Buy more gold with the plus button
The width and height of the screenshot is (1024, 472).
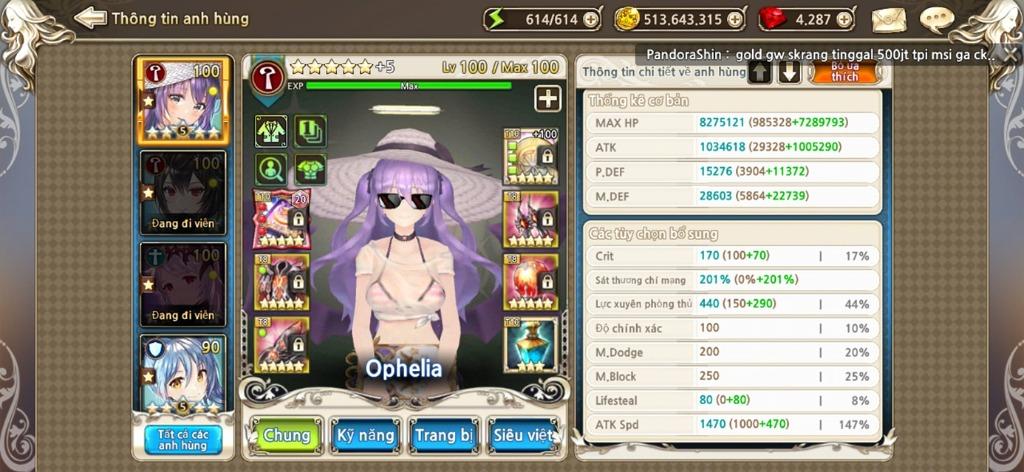(x=735, y=19)
